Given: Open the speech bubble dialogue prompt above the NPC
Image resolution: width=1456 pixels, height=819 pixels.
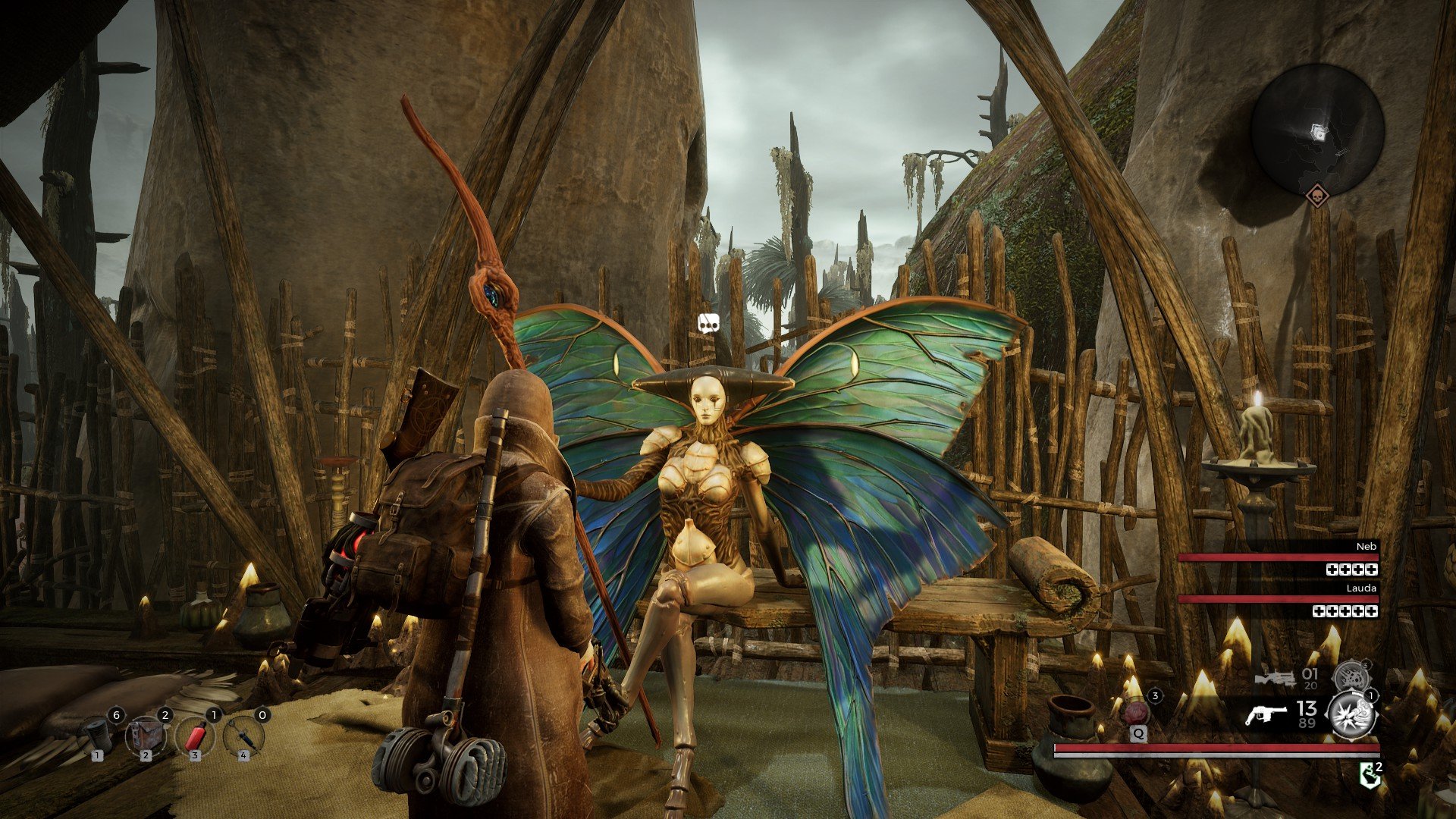Looking at the screenshot, I should [708, 322].
